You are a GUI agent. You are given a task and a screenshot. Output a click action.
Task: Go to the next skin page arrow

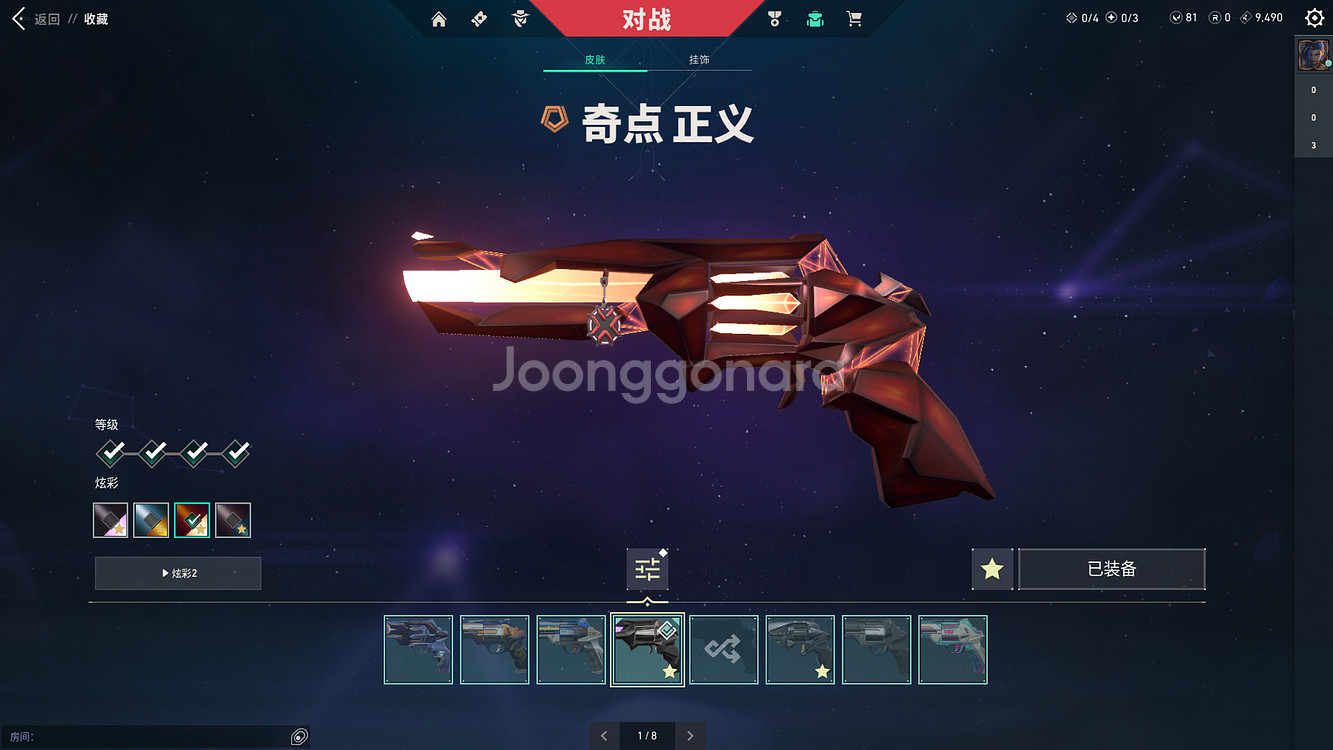tap(690, 736)
